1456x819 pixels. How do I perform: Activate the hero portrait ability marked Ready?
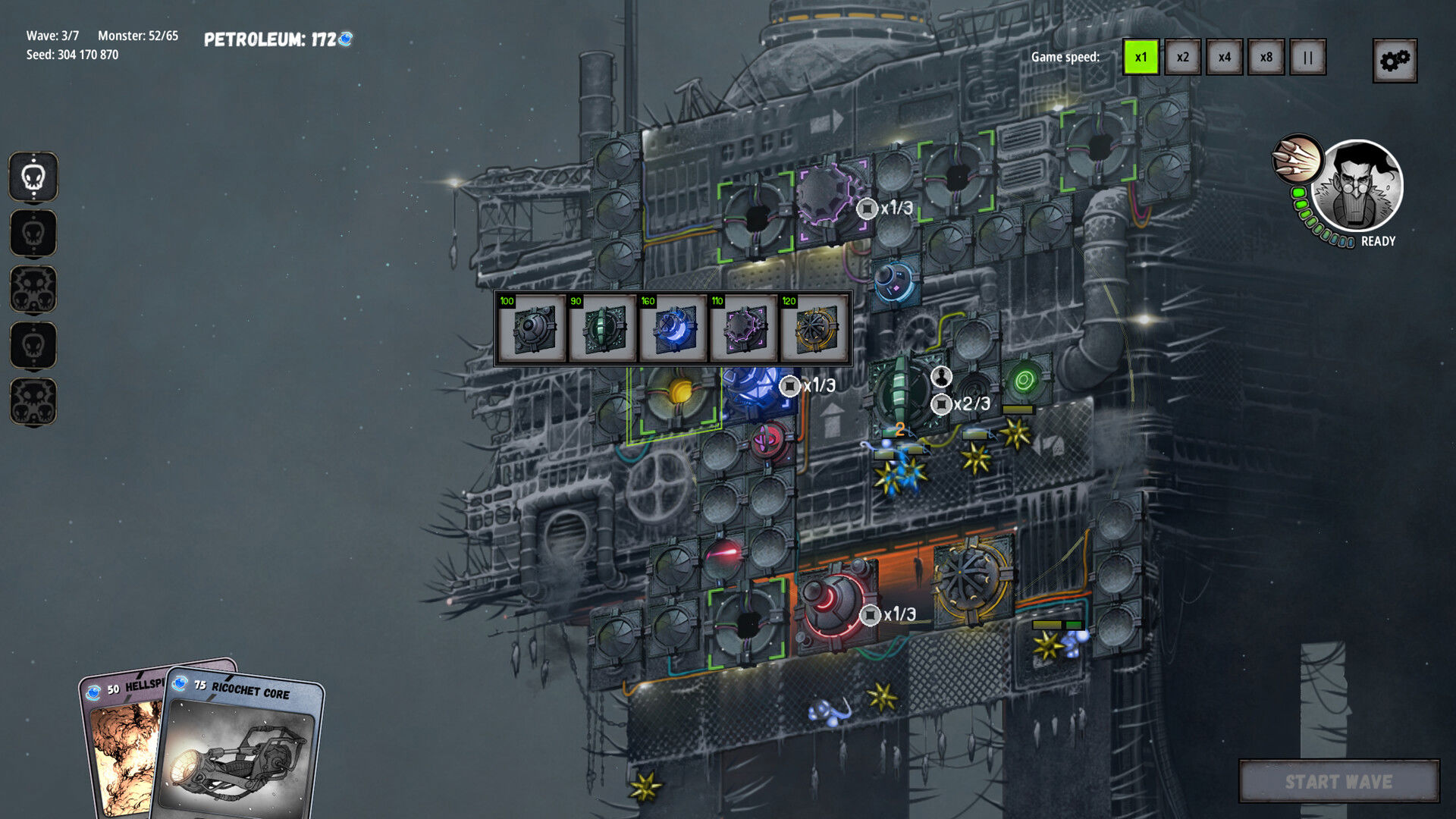(x=1357, y=187)
